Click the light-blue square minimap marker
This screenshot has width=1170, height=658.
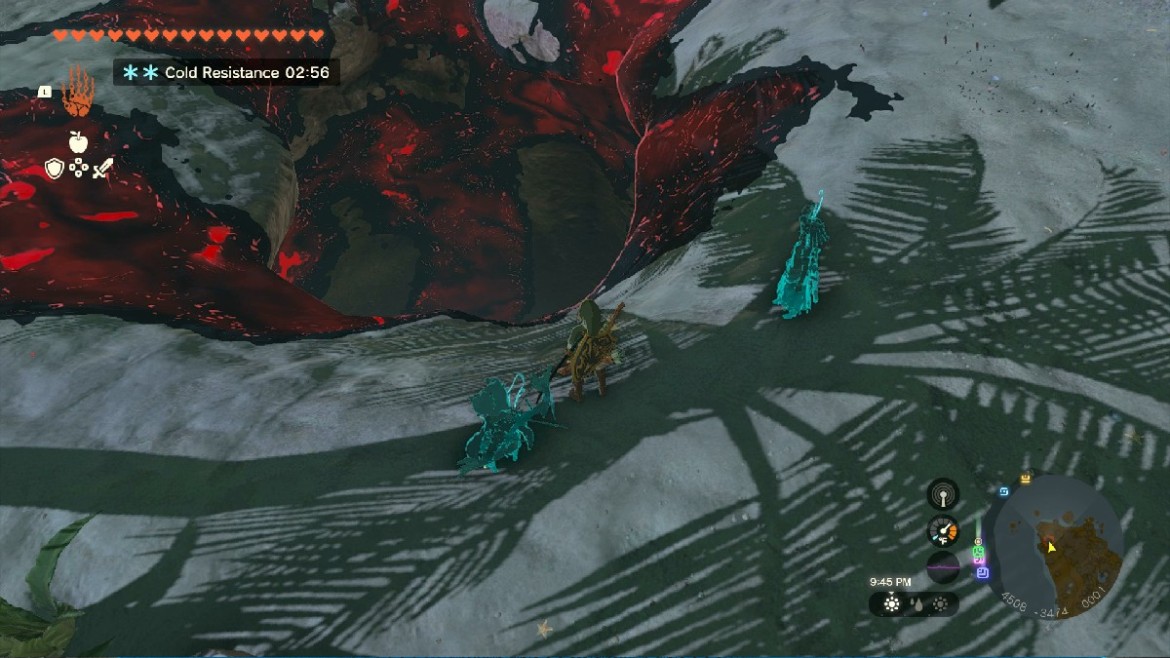click(x=1003, y=491)
